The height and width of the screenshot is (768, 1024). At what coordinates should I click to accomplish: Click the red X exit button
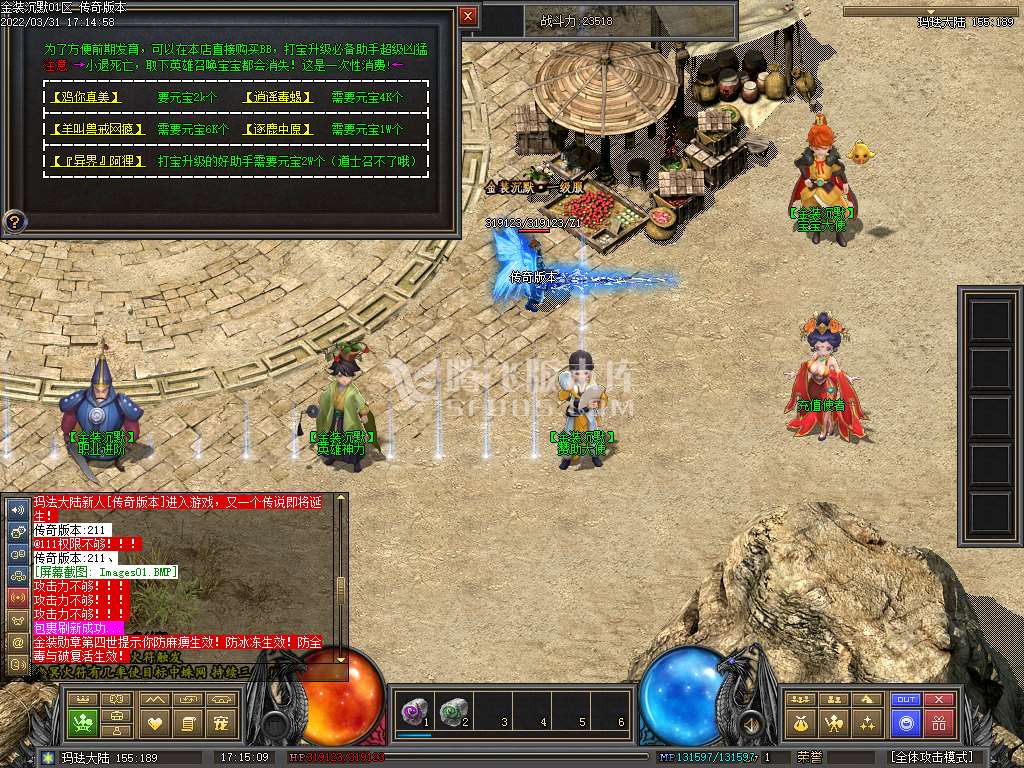pos(938,700)
